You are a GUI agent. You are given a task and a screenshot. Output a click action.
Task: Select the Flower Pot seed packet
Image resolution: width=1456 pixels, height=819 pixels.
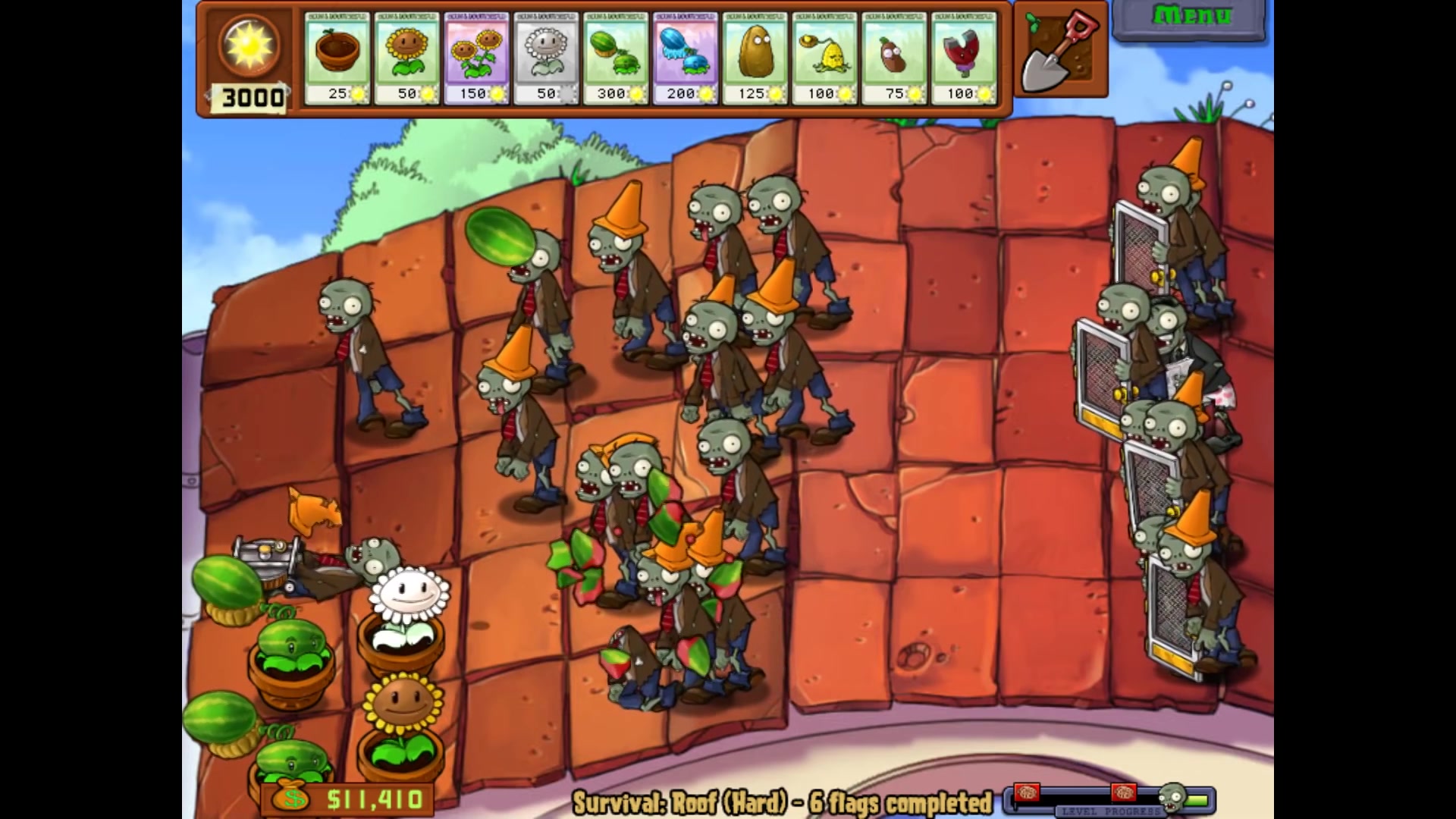[x=337, y=58]
